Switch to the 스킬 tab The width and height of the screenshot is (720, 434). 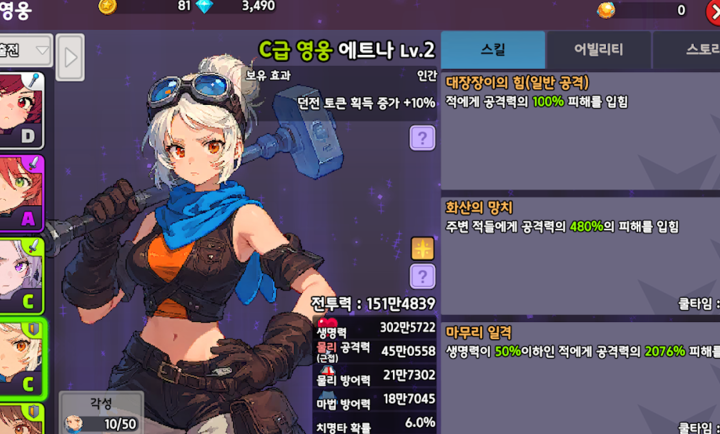pyautogui.click(x=493, y=49)
